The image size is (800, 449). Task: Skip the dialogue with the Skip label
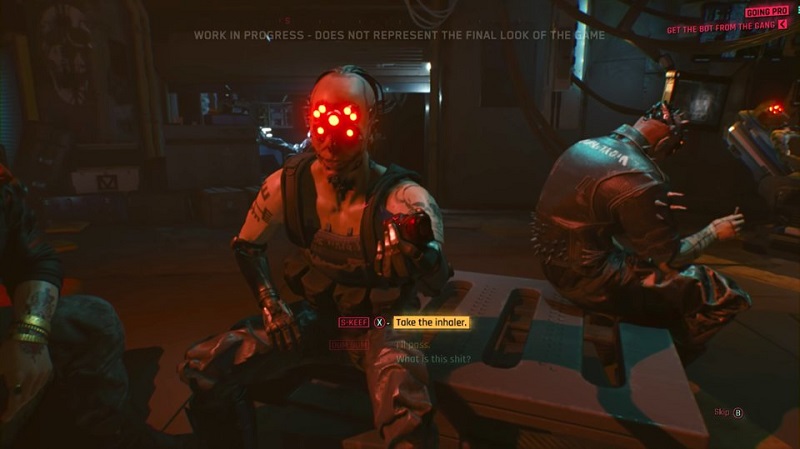722,411
